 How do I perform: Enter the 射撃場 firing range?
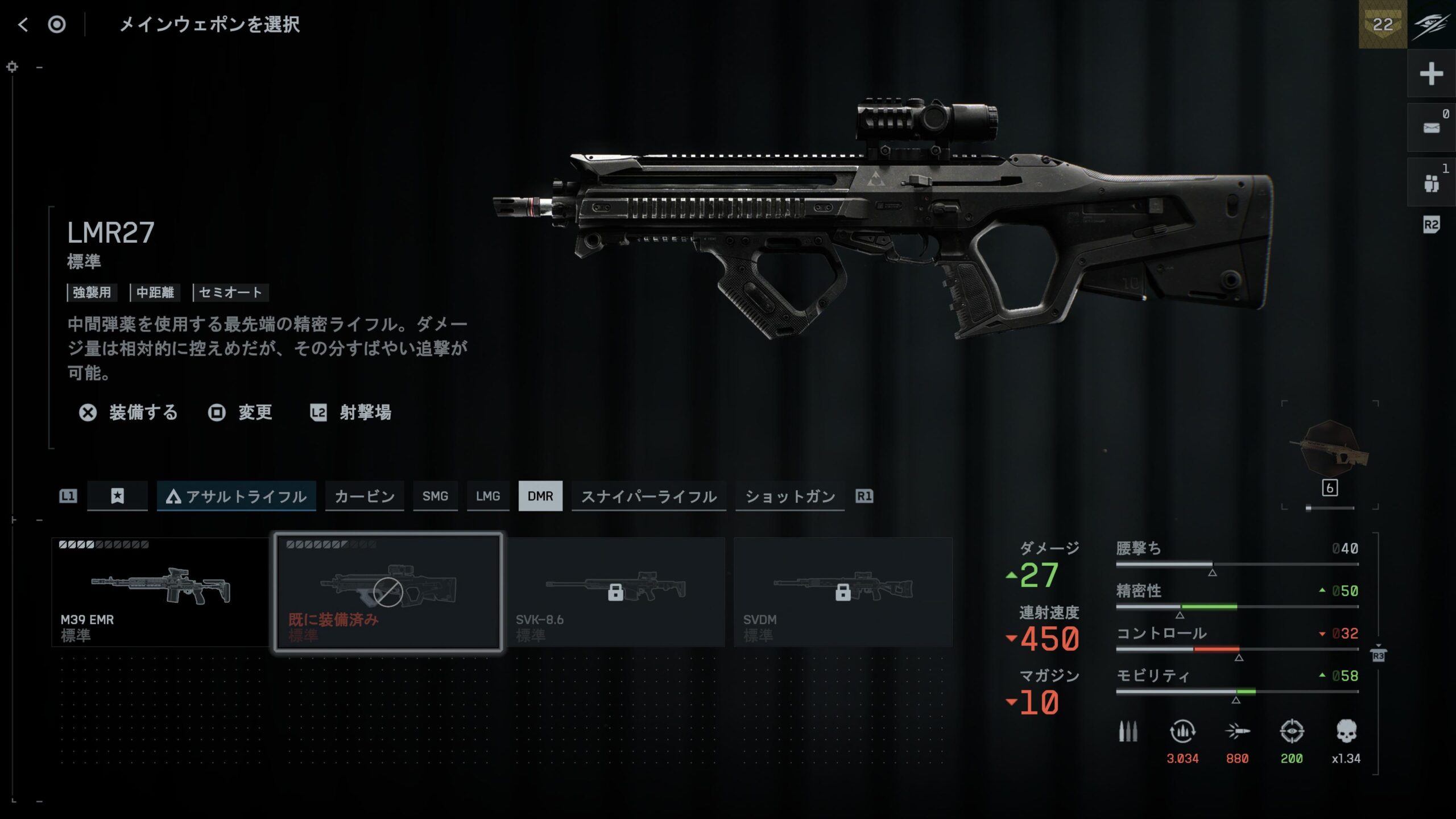tap(351, 412)
